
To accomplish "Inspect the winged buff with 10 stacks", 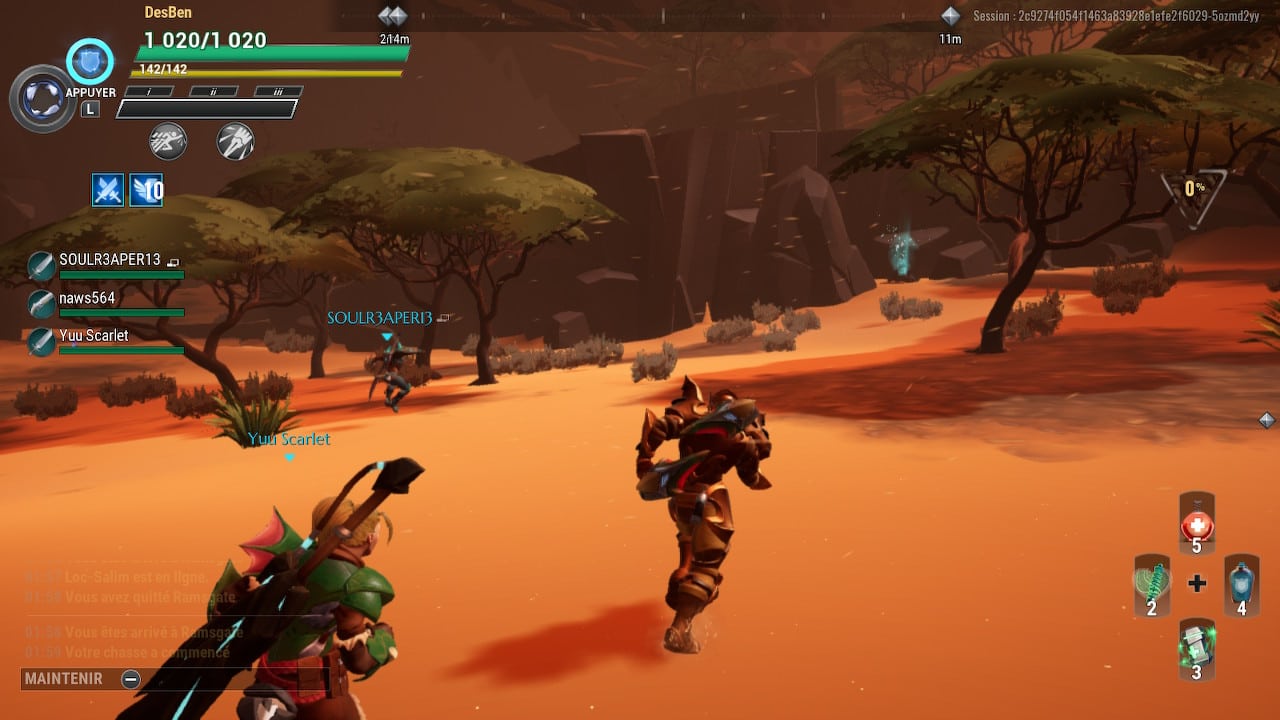I will pos(146,189).
